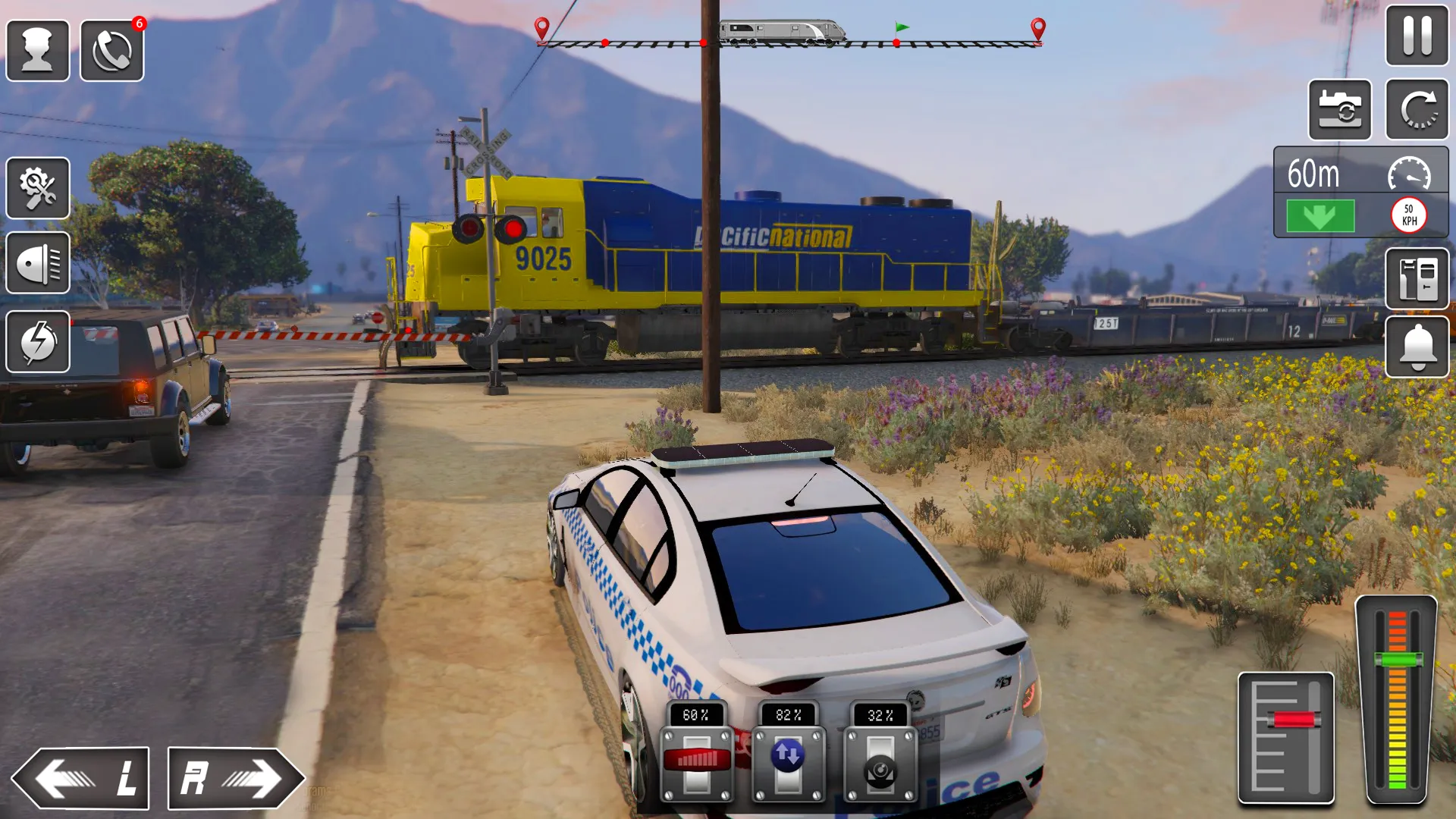Restart the level with the circular arrow
Screen dimensions: 1456x819
[x=1417, y=110]
